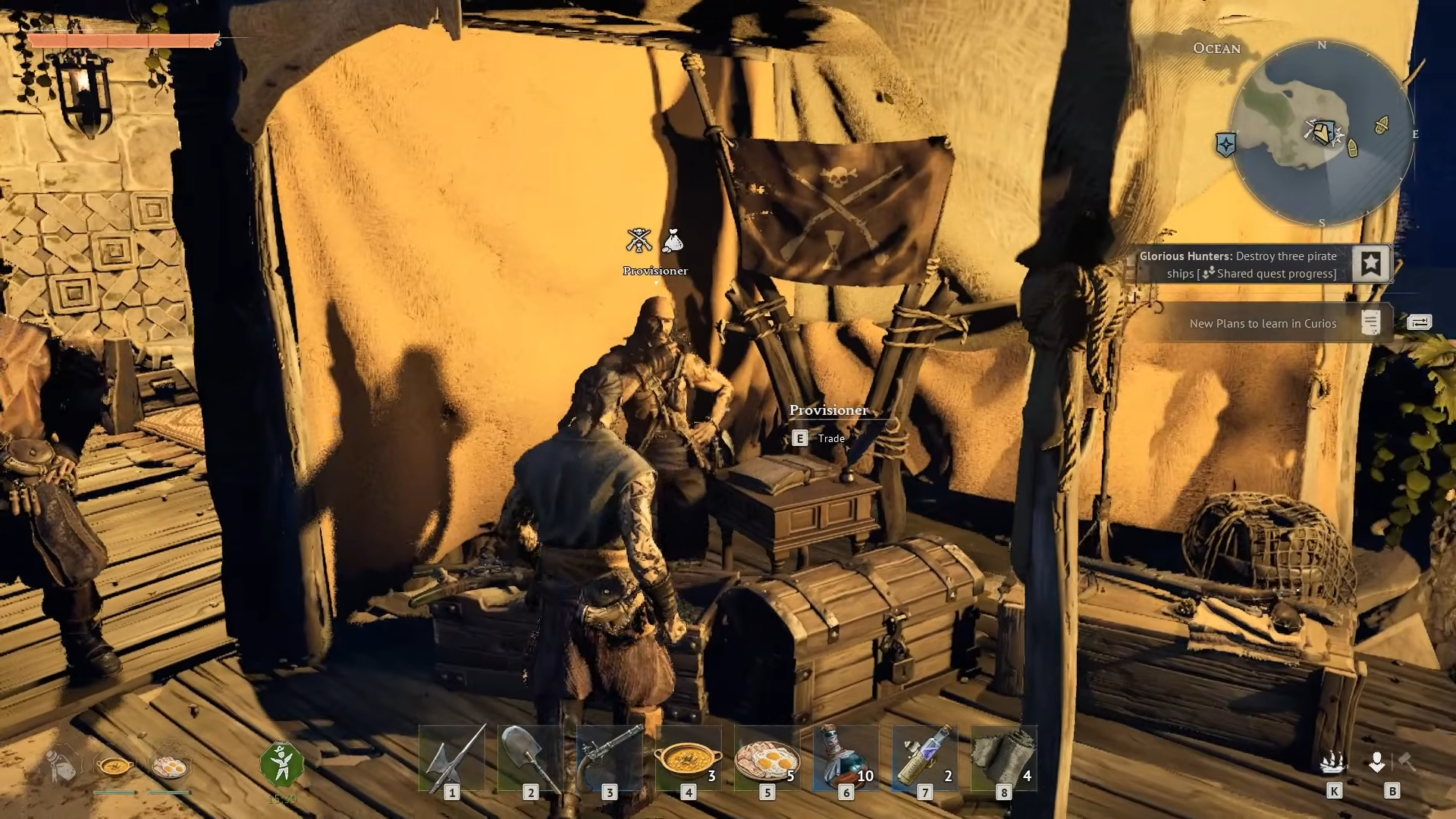This screenshot has height=819, width=1456.
Task: Choose the flintlock pistol hotbar slot
Action: 609,758
